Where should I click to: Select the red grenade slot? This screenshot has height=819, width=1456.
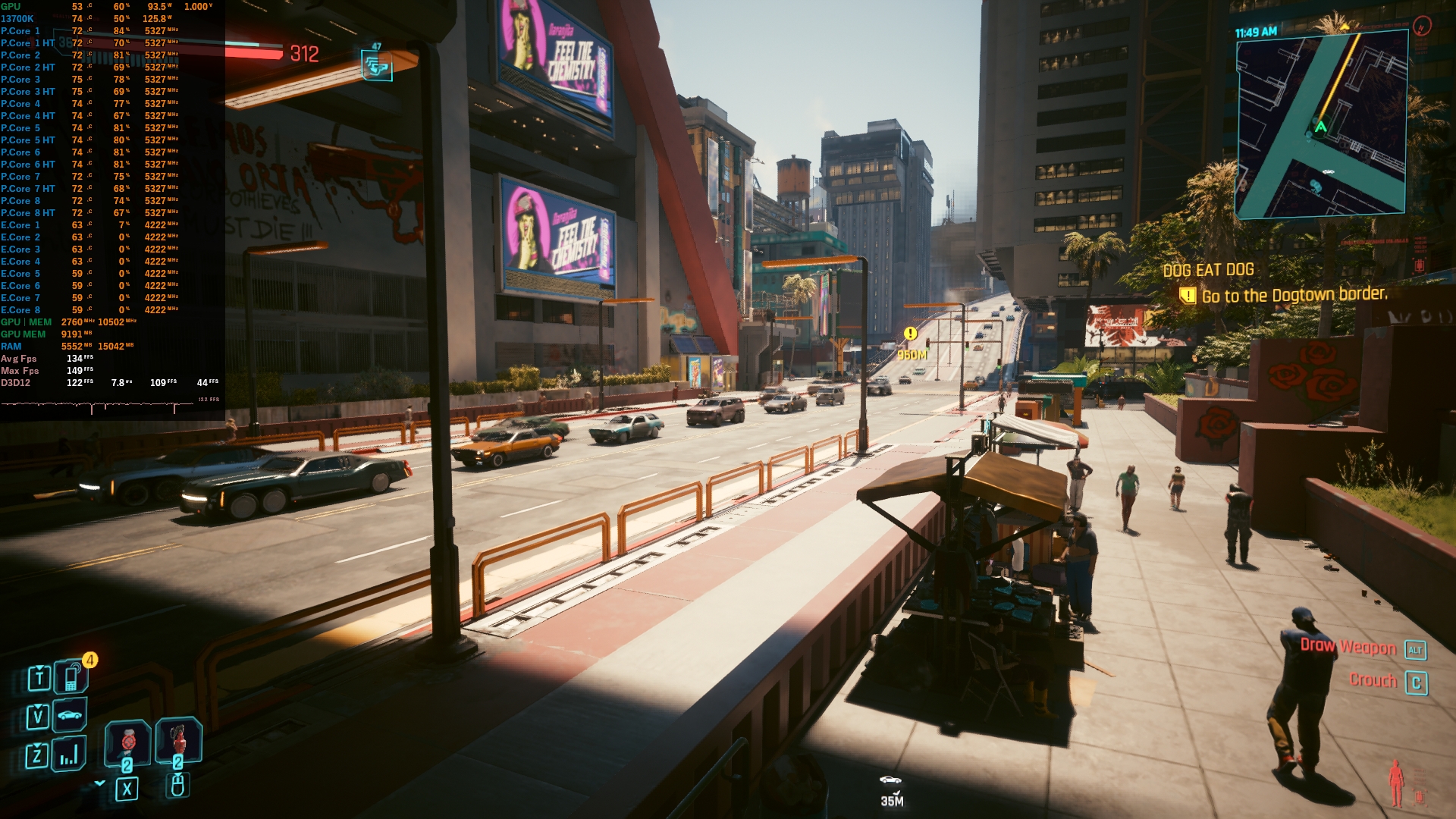pos(178,738)
